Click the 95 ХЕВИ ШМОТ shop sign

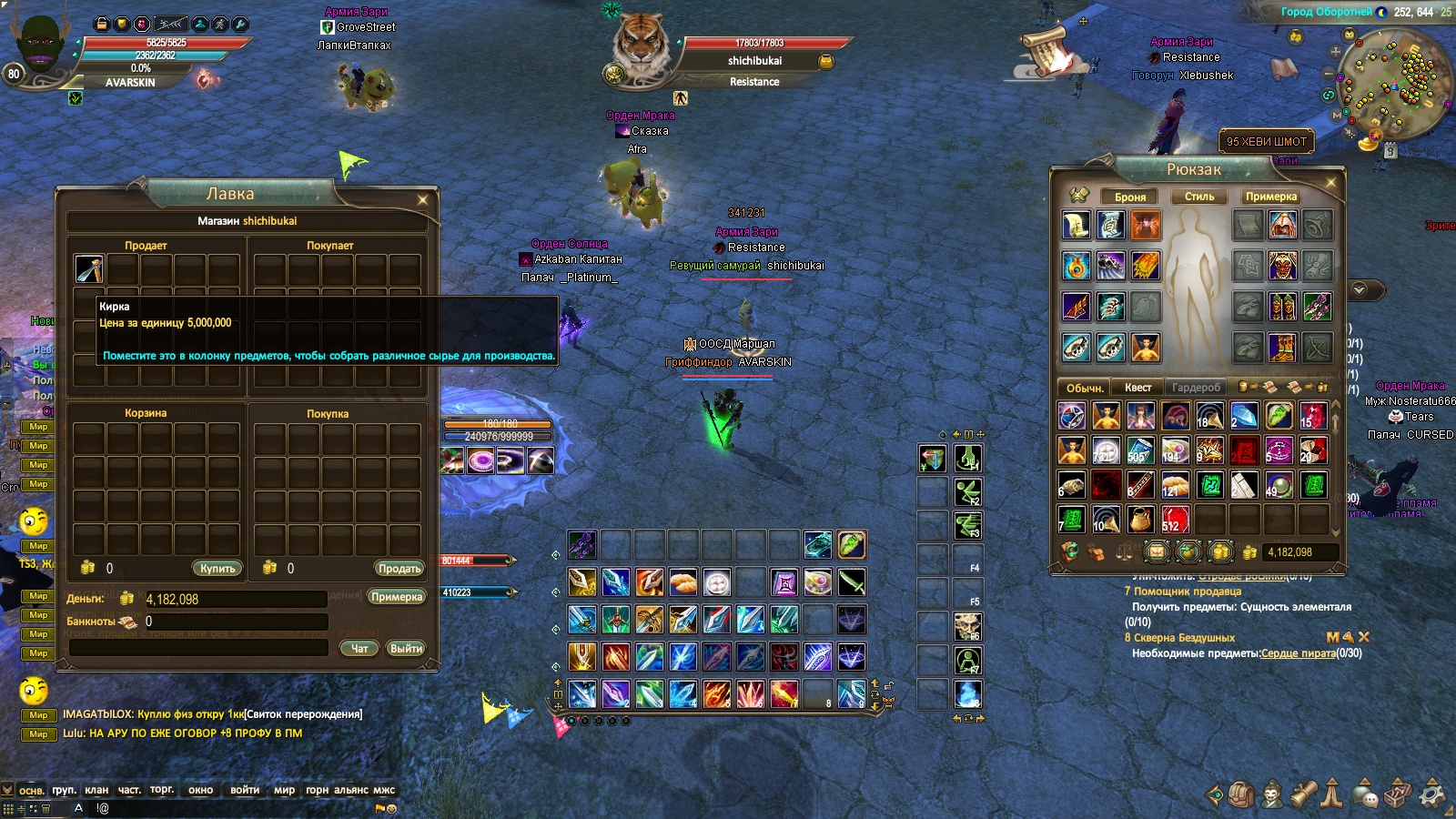tap(1266, 141)
